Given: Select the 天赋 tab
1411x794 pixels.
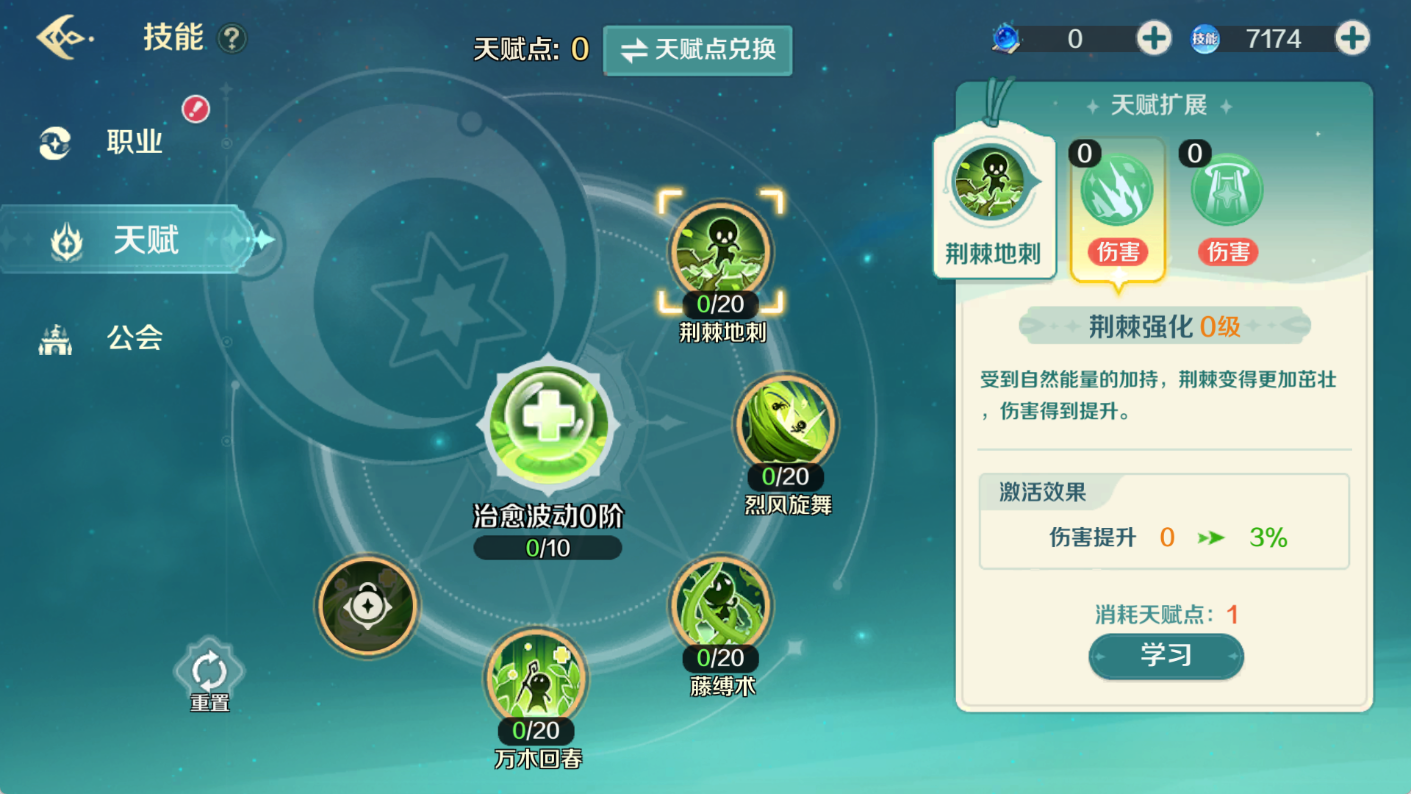Looking at the screenshot, I should coord(145,241).
